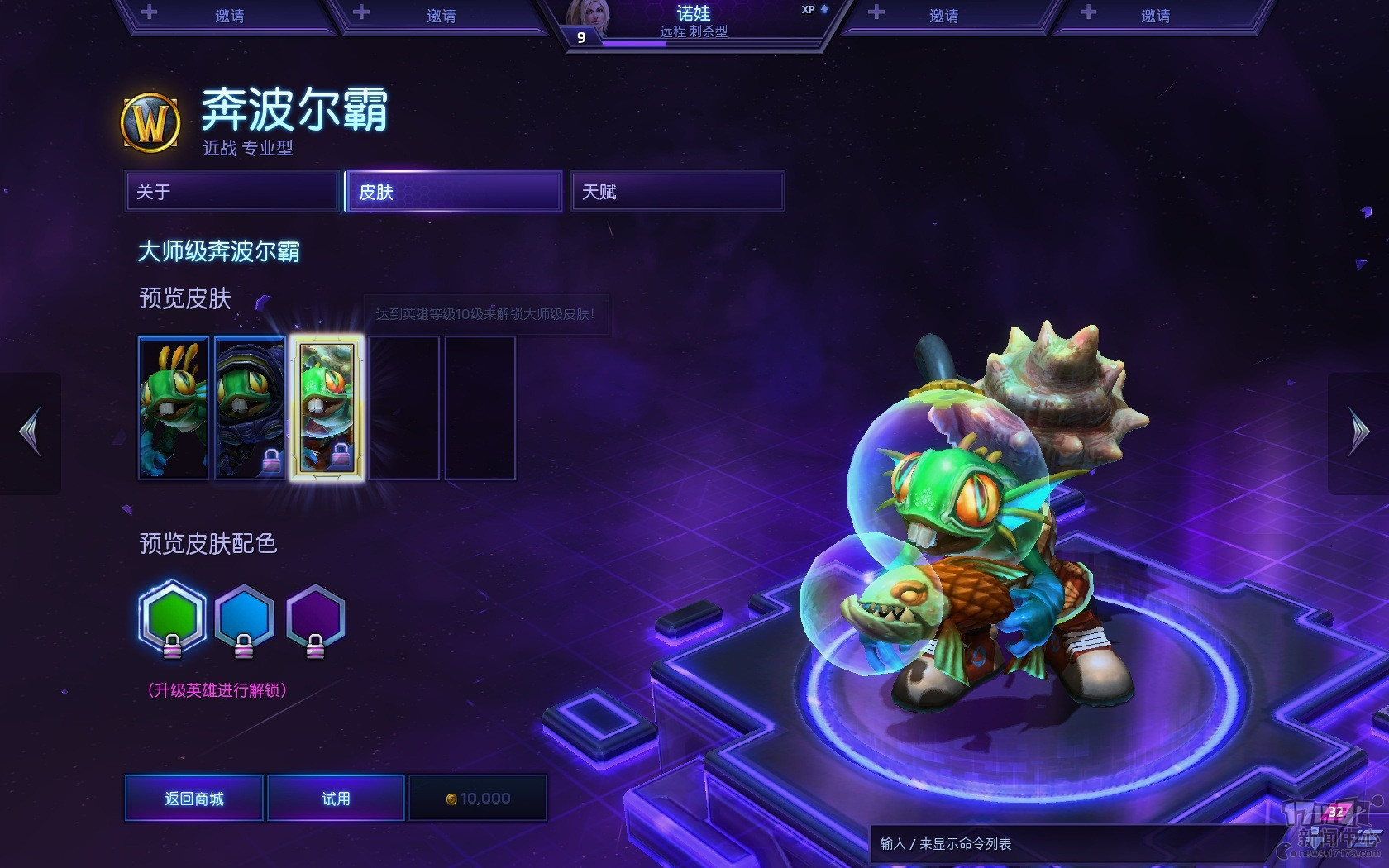This screenshot has height=868, width=1389.
Task: Switch to the 关于 tab
Action: [232, 192]
